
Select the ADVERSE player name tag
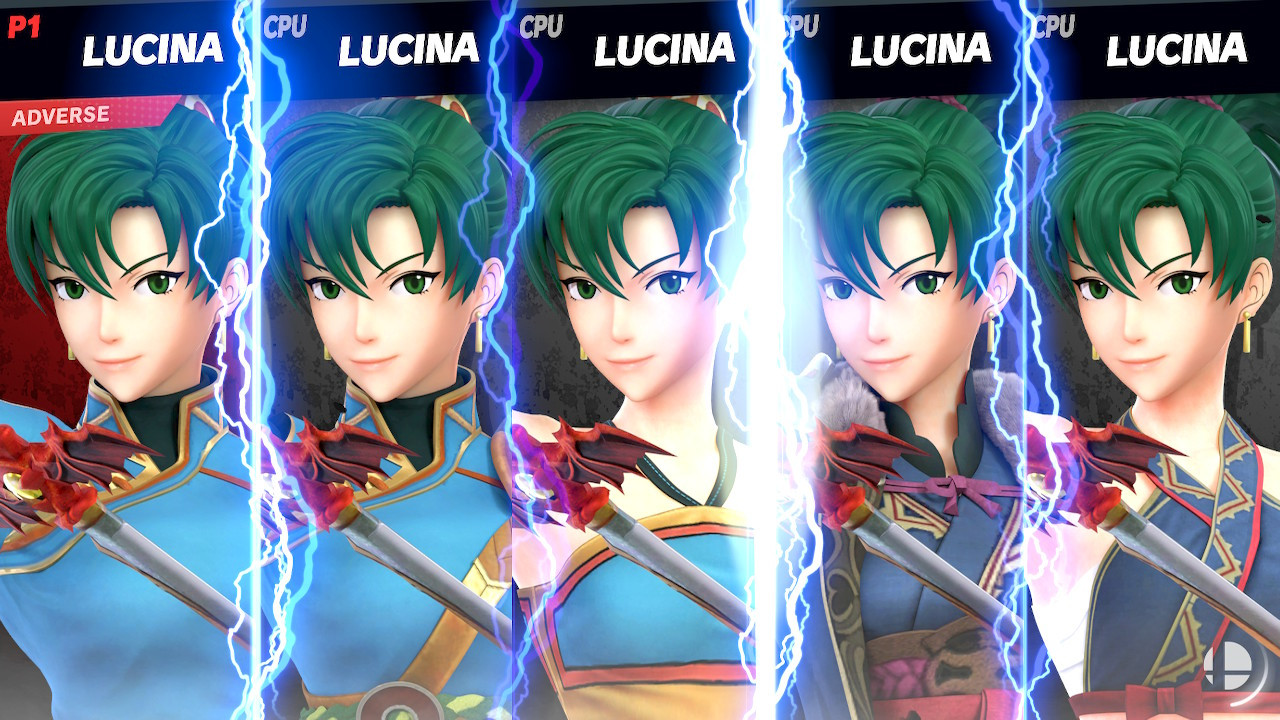click(x=60, y=113)
